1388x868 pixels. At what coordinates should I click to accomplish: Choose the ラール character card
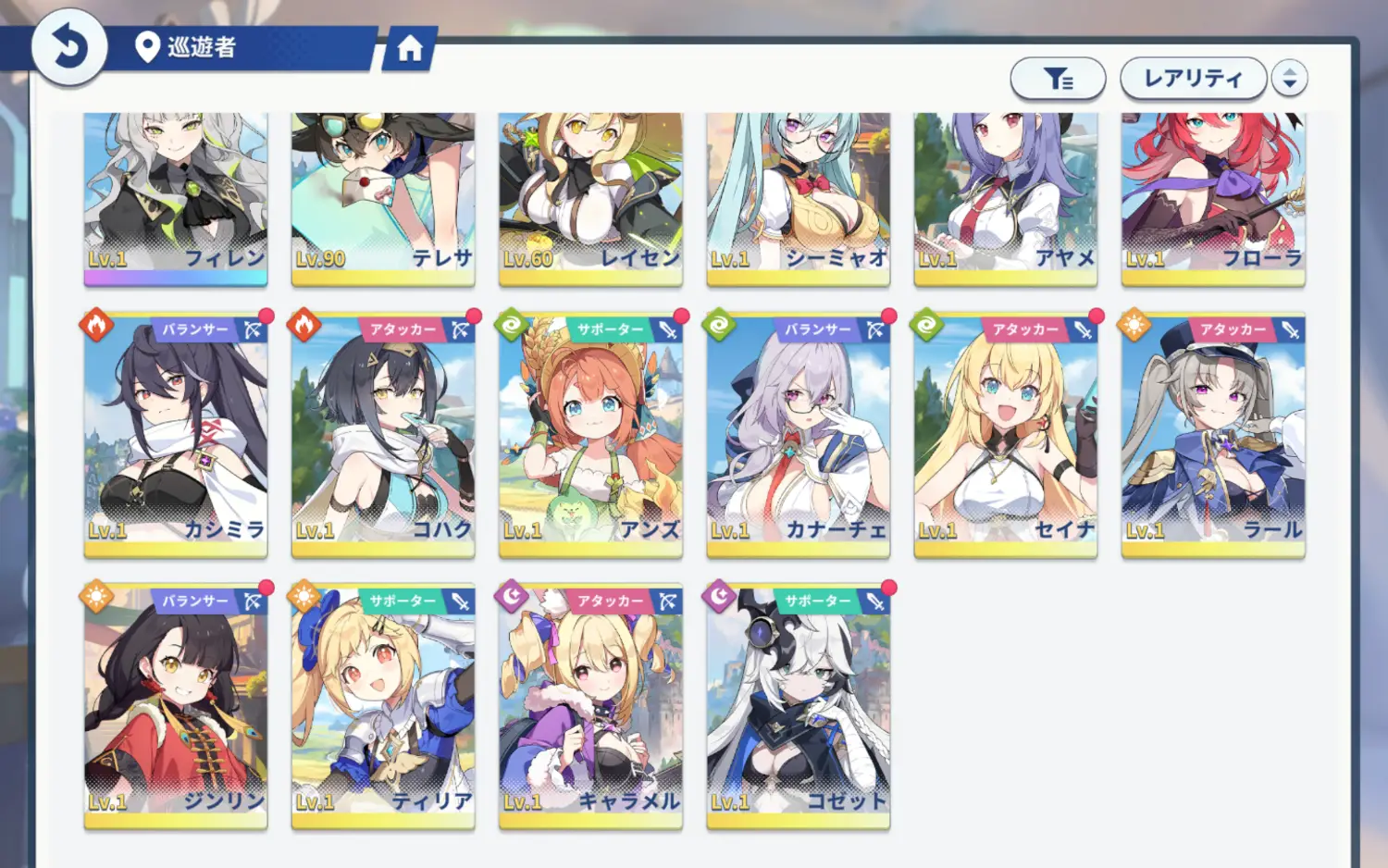pos(1213,435)
